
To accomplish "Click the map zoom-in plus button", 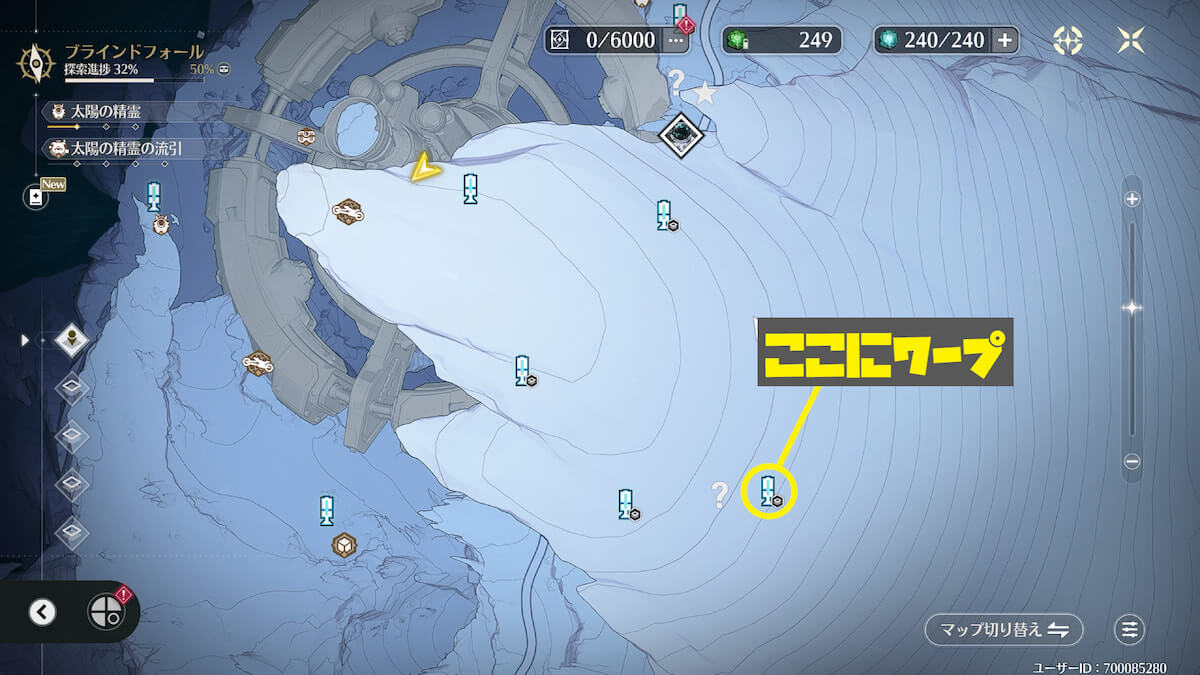I will point(1132,199).
